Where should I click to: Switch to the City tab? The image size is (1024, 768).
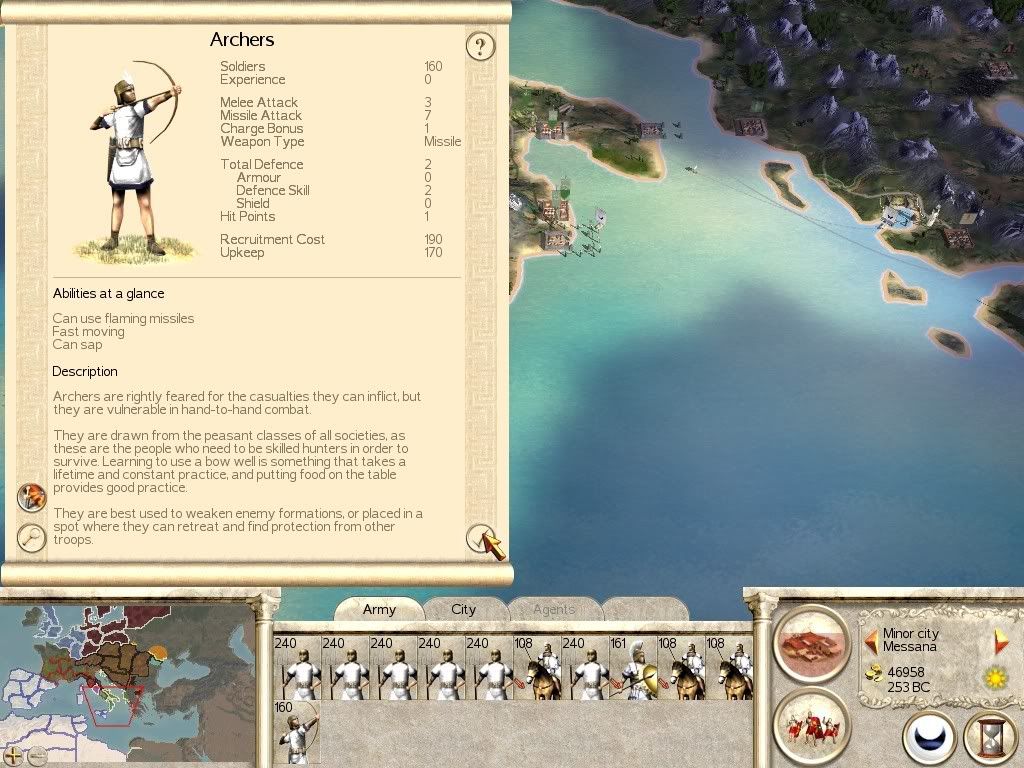coord(463,609)
